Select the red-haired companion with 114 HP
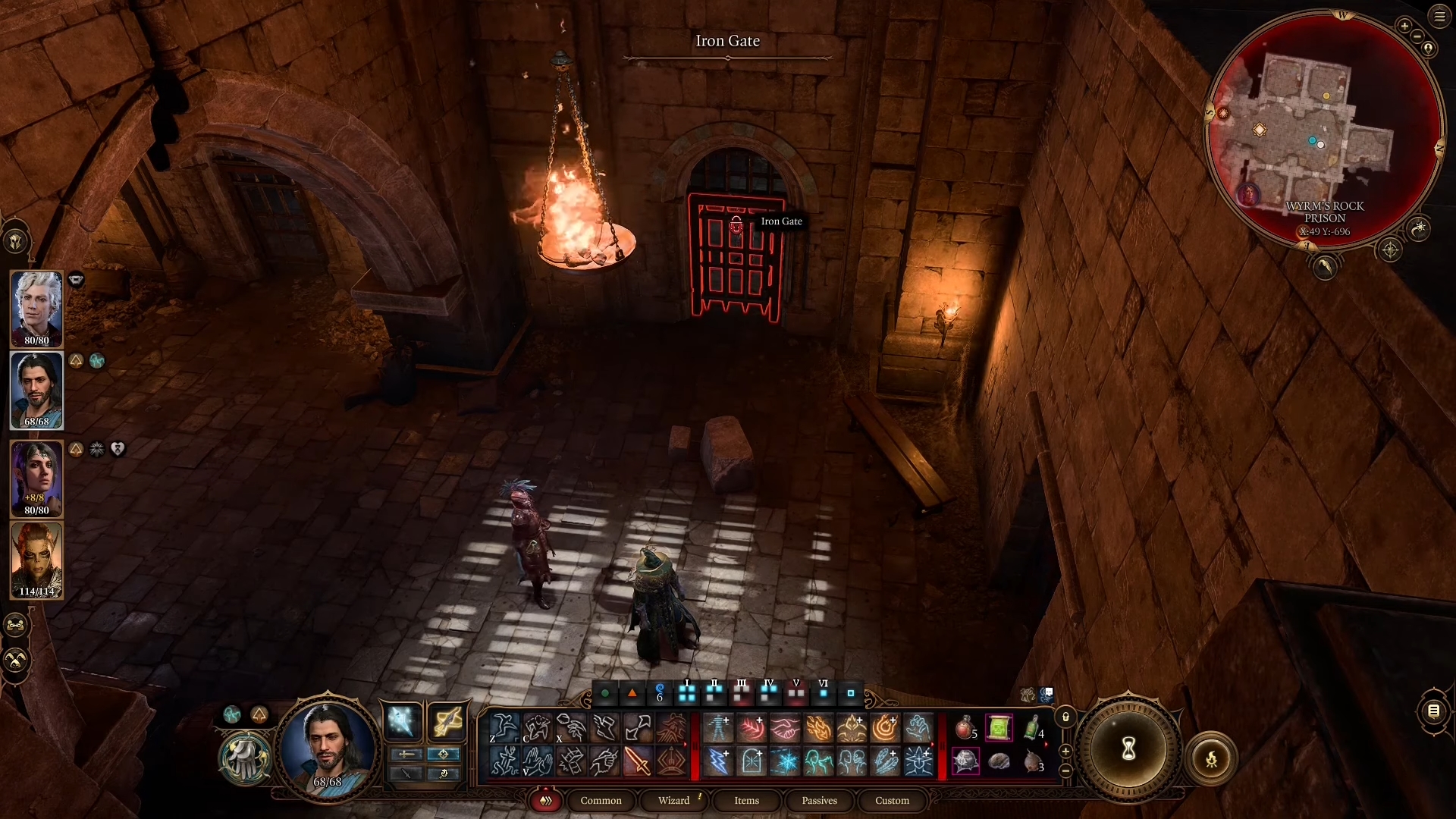This screenshot has height=819, width=1456. (x=36, y=560)
